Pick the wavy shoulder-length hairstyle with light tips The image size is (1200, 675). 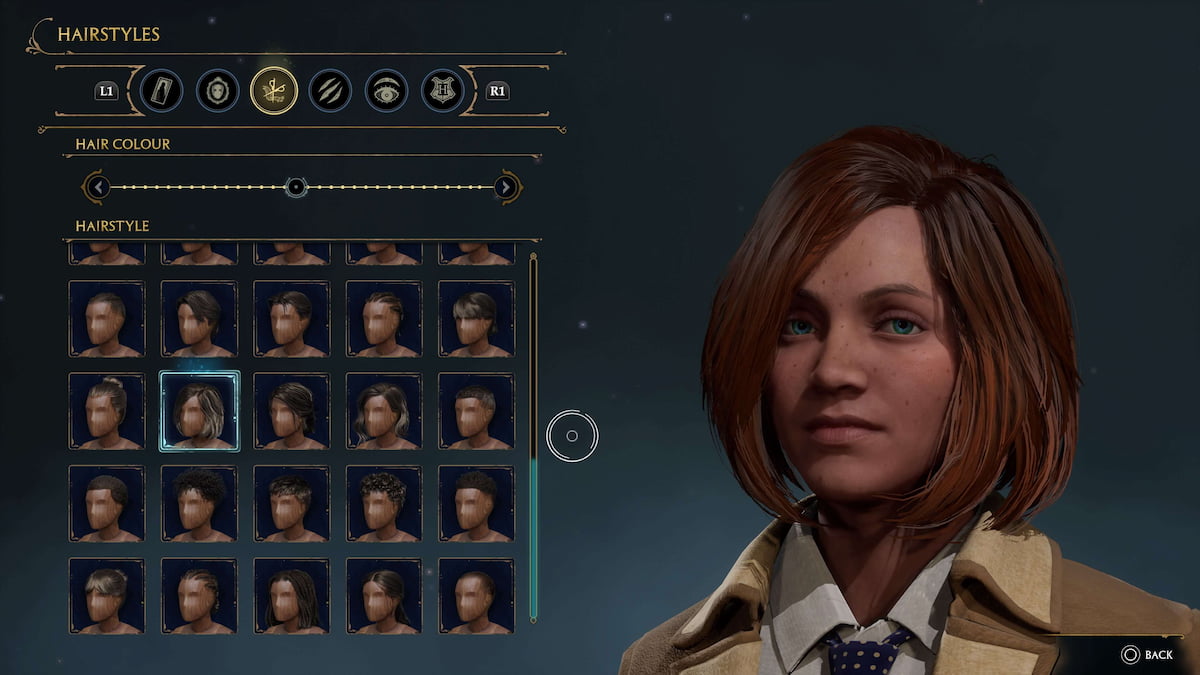coord(383,411)
